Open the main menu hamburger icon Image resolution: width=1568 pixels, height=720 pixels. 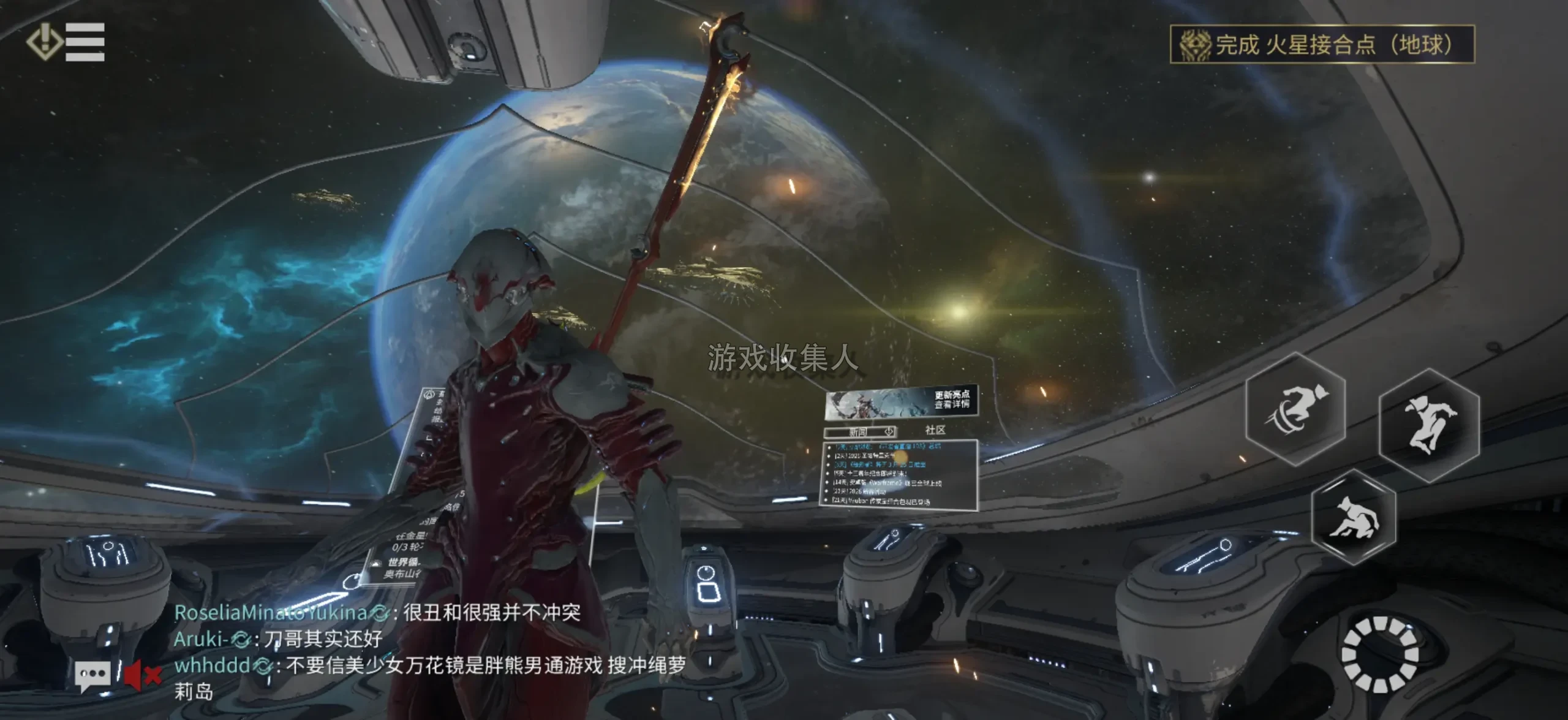click(84, 42)
